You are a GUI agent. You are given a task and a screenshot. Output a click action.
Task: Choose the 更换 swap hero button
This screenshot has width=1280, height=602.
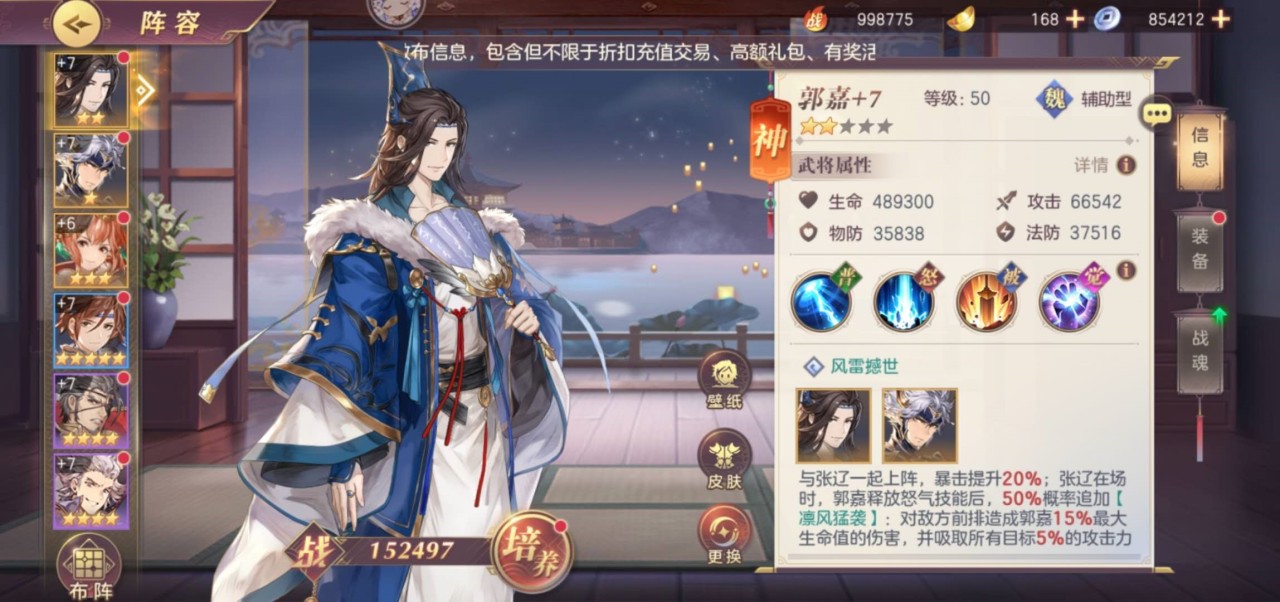[x=725, y=535]
